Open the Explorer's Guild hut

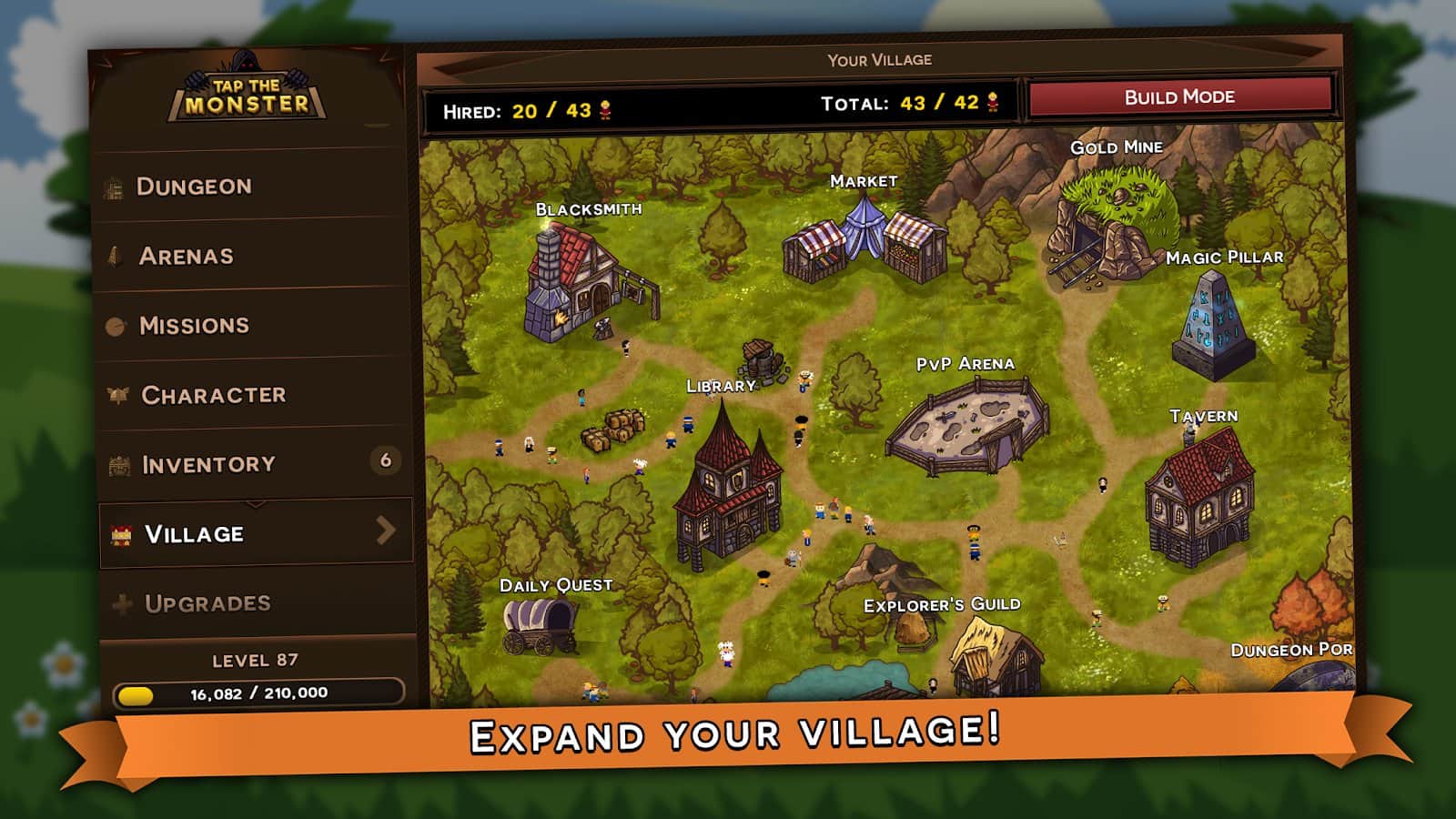coord(994,655)
